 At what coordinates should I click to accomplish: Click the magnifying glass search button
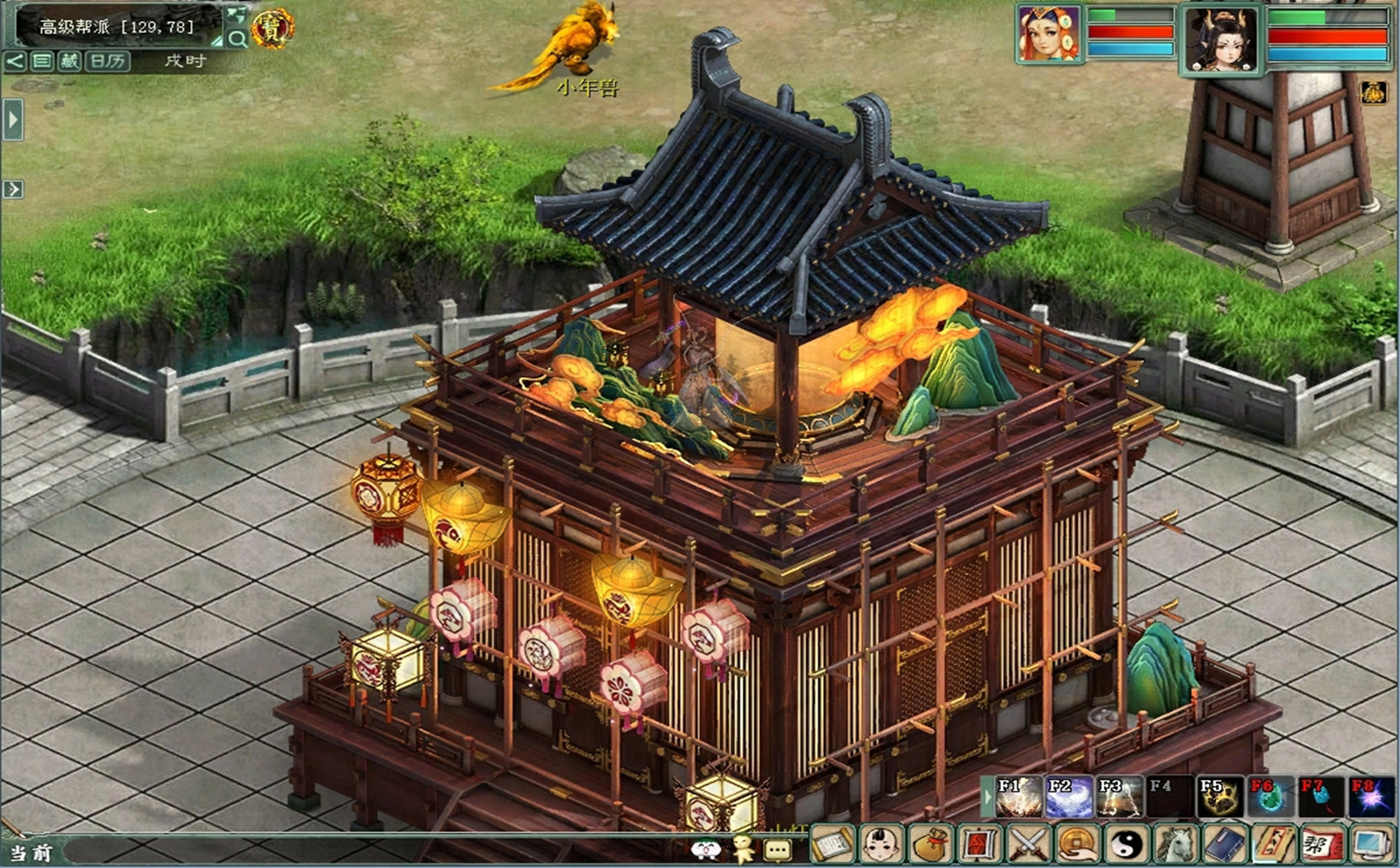click(x=237, y=38)
